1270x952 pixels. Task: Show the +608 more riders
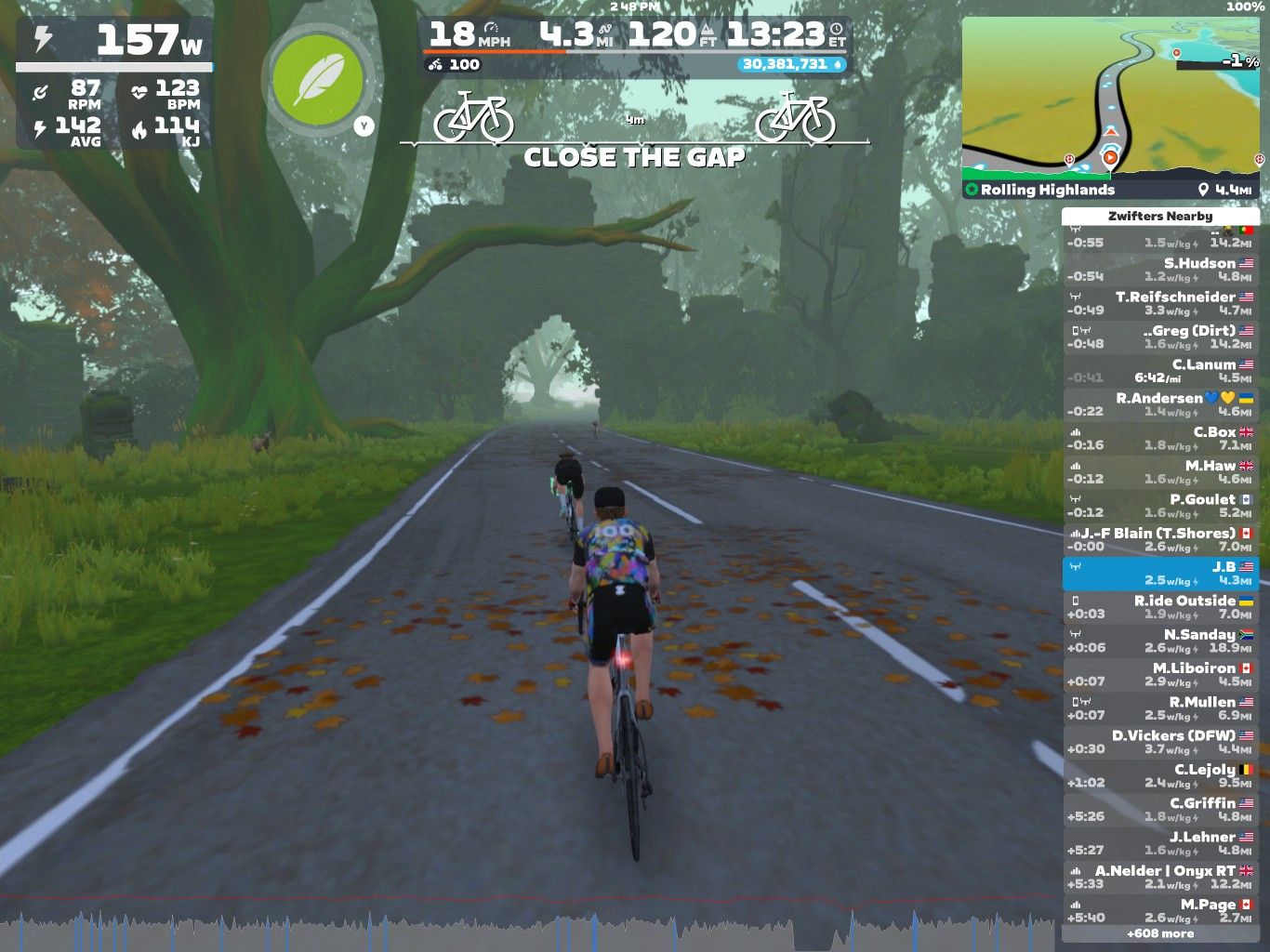coord(1160,933)
